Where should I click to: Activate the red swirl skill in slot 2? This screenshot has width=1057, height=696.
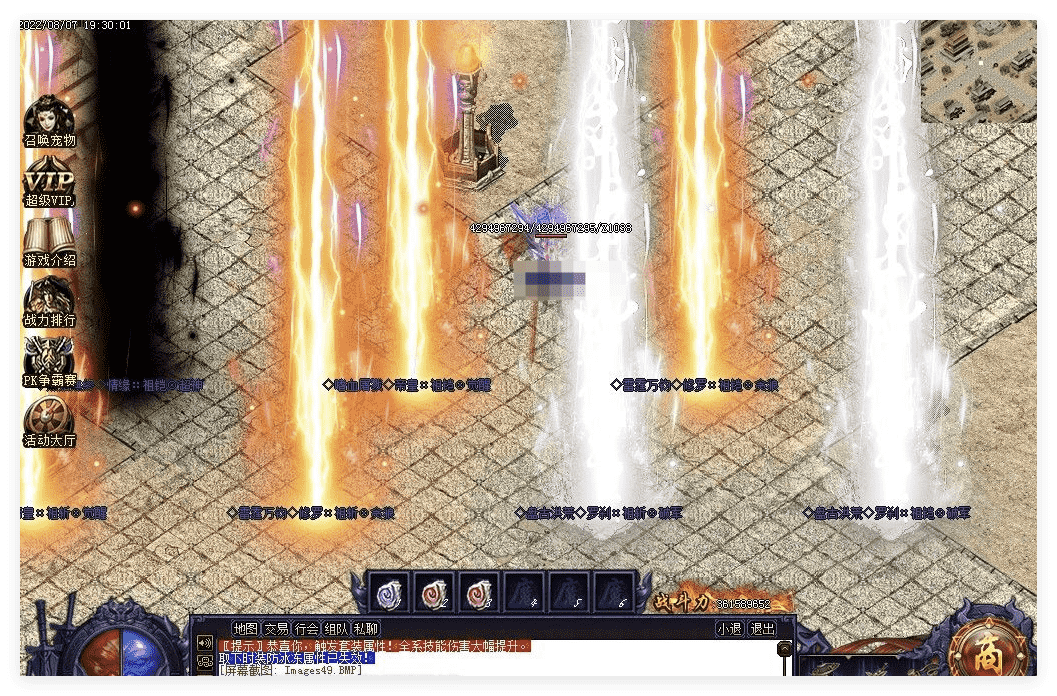(x=434, y=592)
